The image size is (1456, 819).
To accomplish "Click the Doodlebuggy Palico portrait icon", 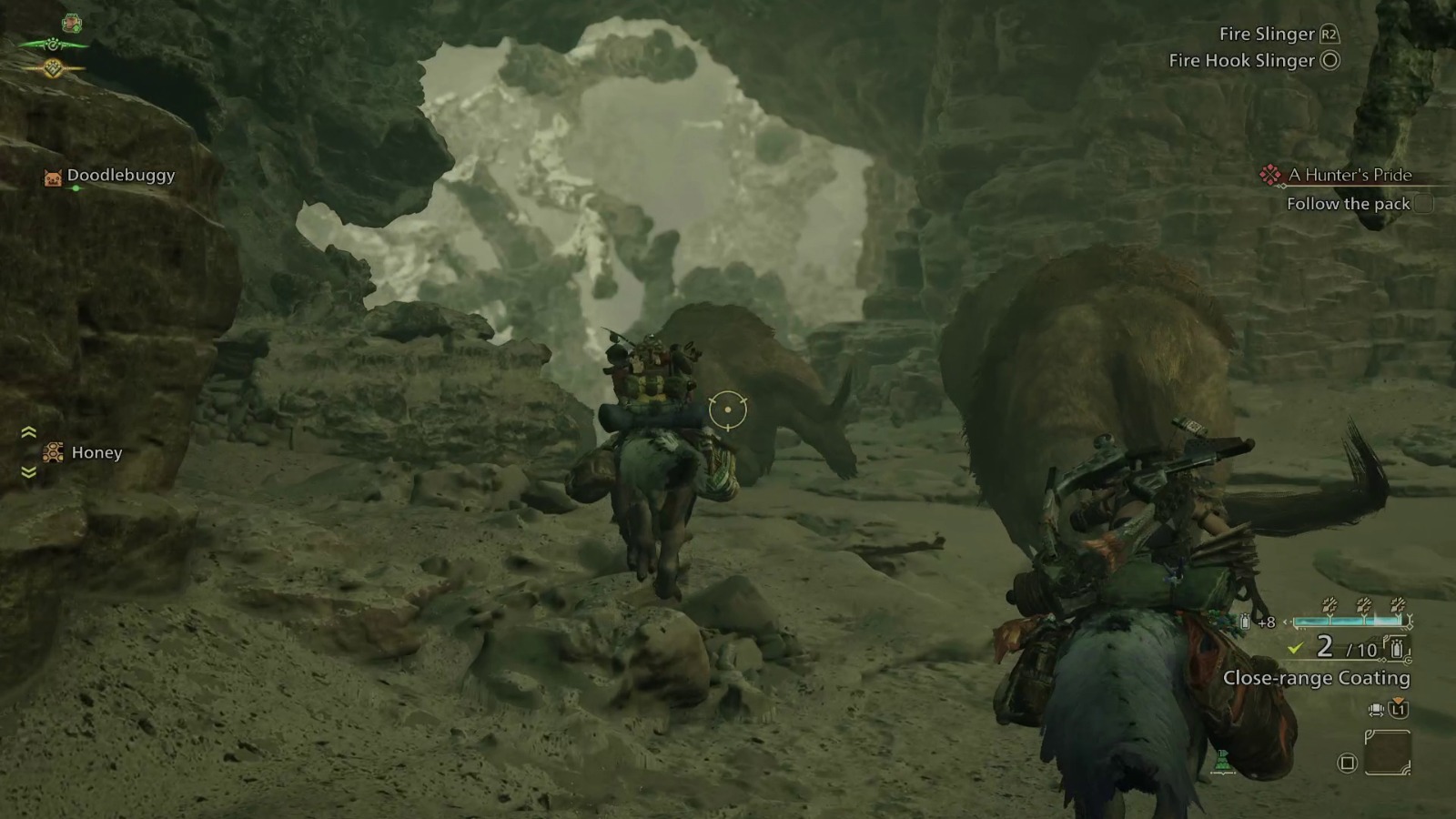I will (53, 177).
